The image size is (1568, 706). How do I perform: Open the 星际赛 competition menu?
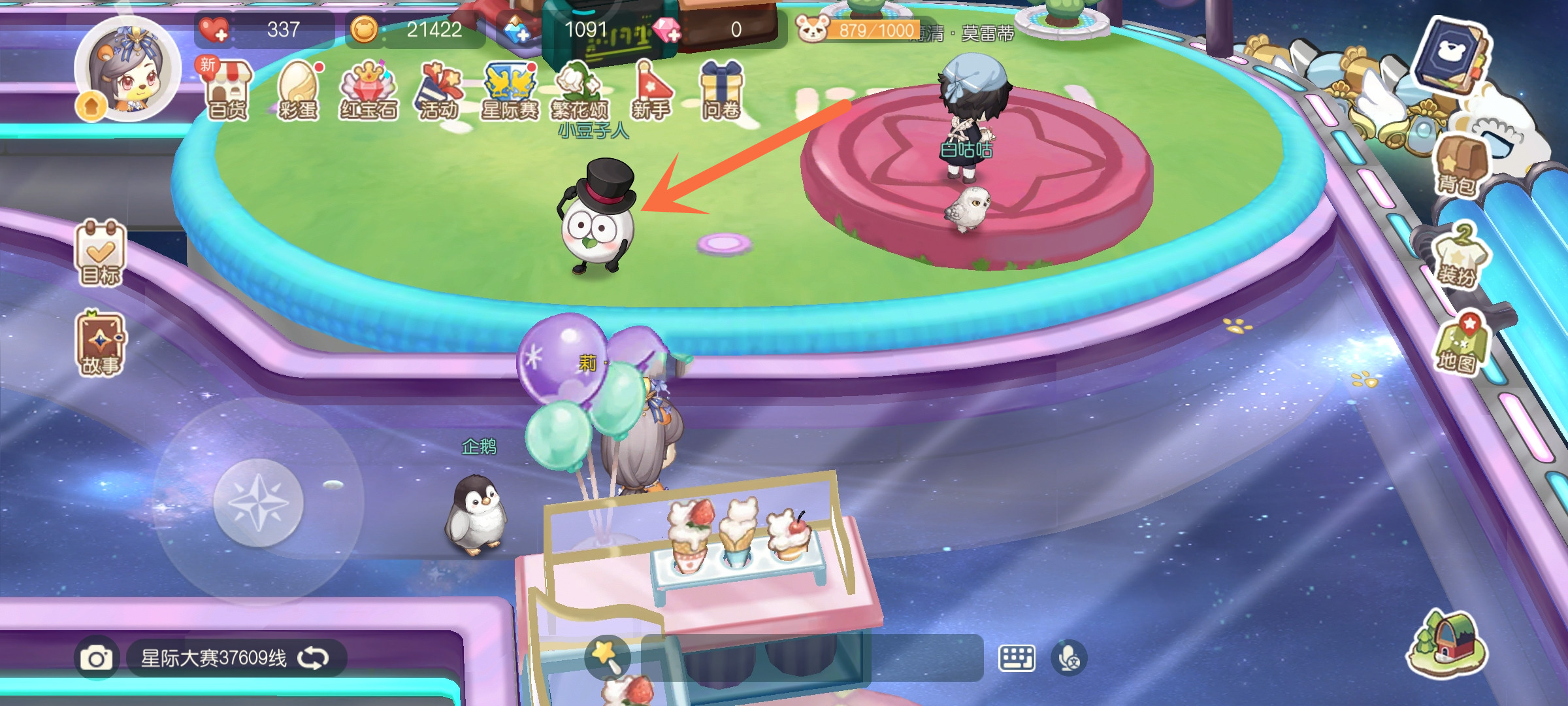pos(510,93)
